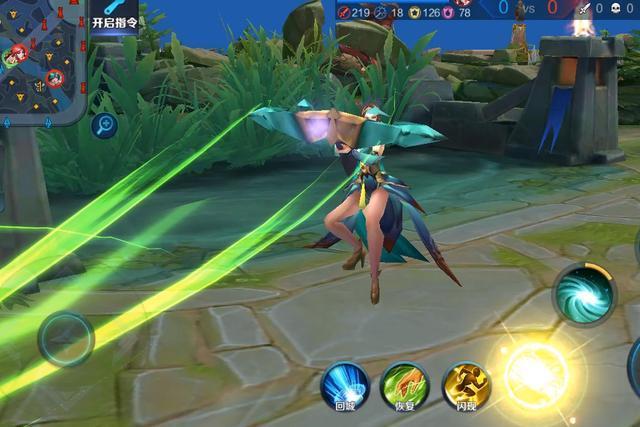
Task: Click the minimap
Action: 42,60
